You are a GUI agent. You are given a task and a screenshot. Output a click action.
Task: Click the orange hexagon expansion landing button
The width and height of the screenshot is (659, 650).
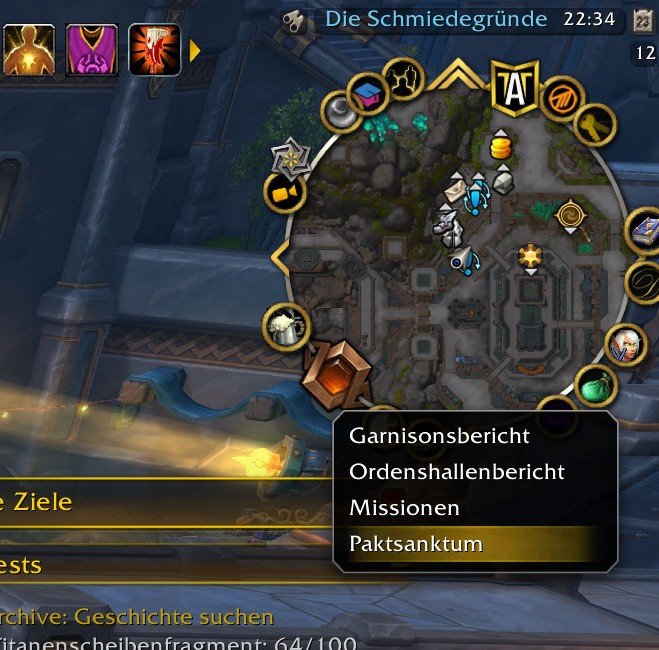tap(337, 369)
